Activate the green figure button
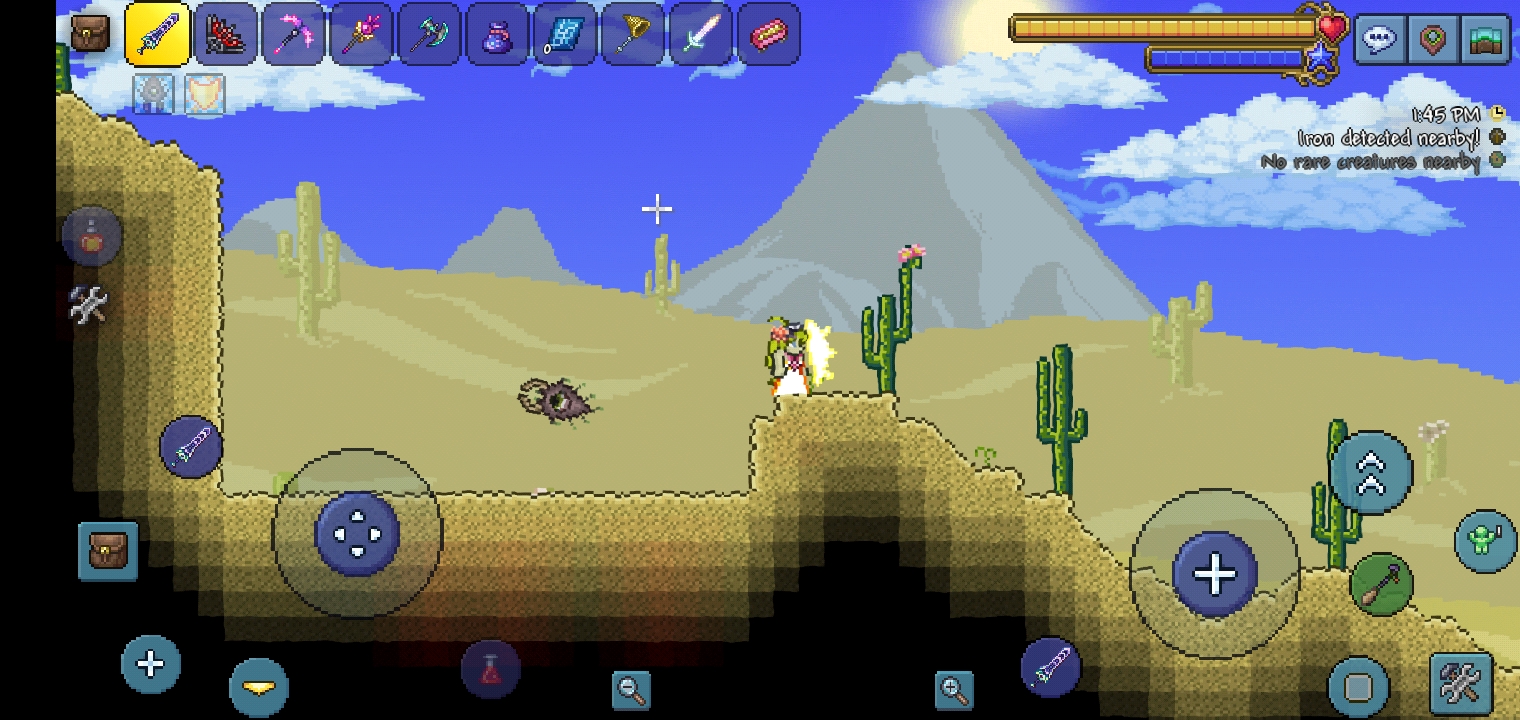1520x720 pixels. (1484, 540)
